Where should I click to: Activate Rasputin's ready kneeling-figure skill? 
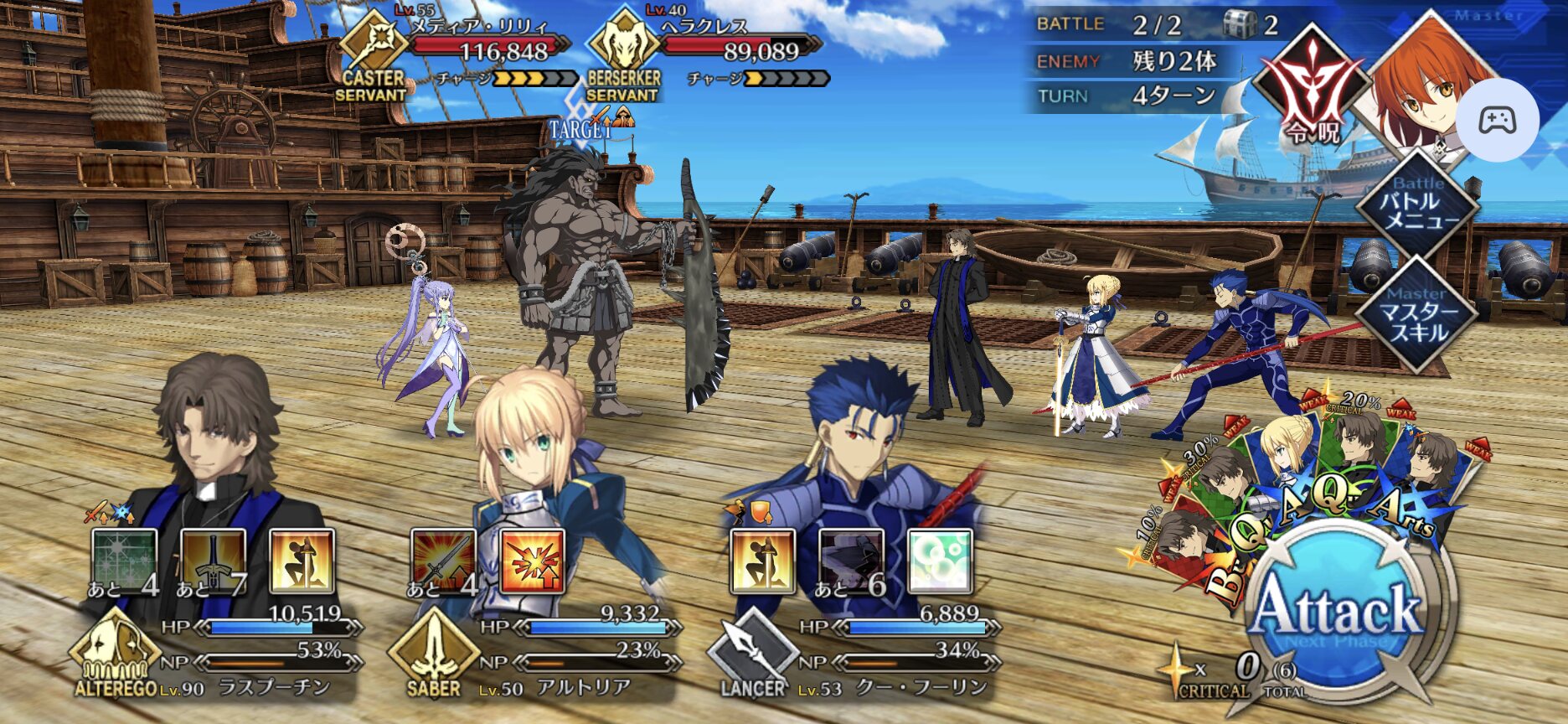click(x=302, y=561)
